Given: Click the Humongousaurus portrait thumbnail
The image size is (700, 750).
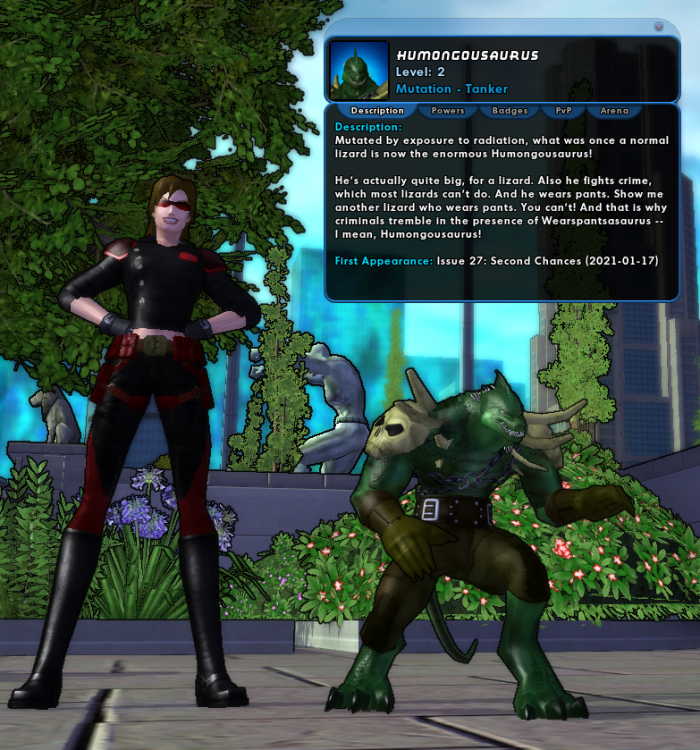Looking at the screenshot, I should 359,71.
